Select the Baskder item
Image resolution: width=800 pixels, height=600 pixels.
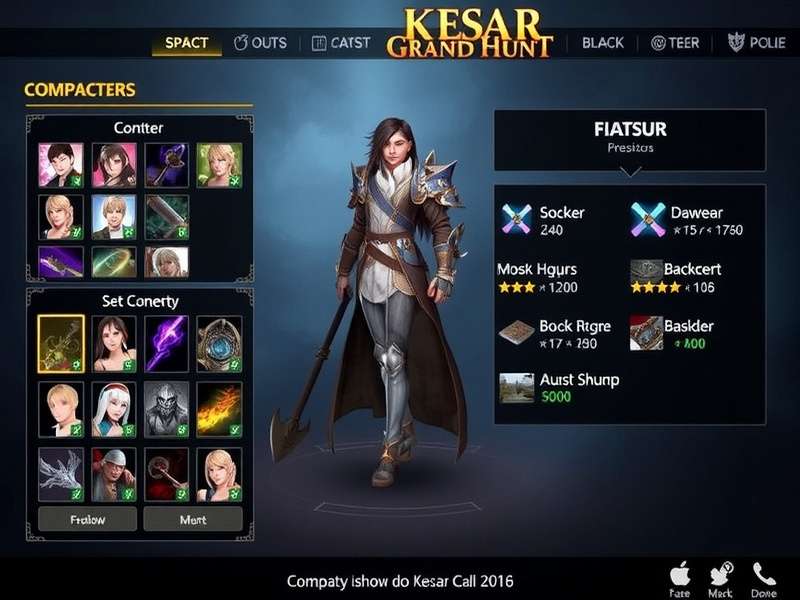tap(673, 334)
